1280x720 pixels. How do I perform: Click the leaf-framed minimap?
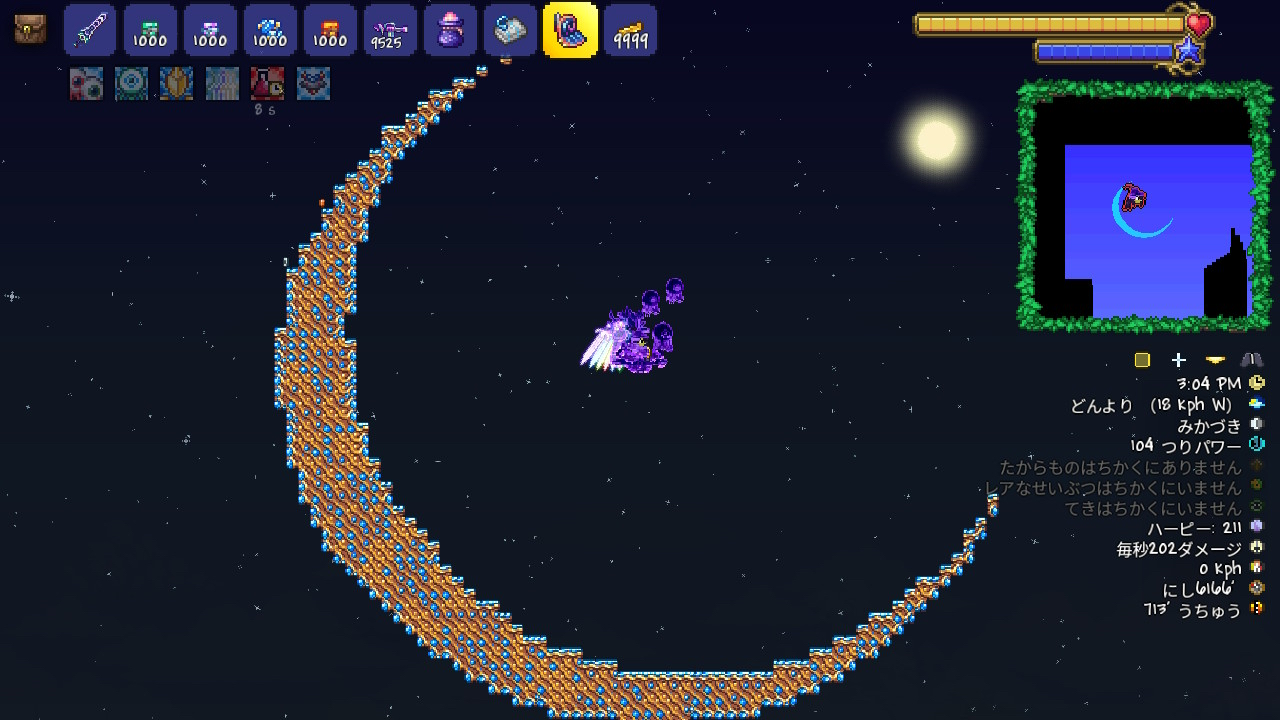[x=1144, y=206]
